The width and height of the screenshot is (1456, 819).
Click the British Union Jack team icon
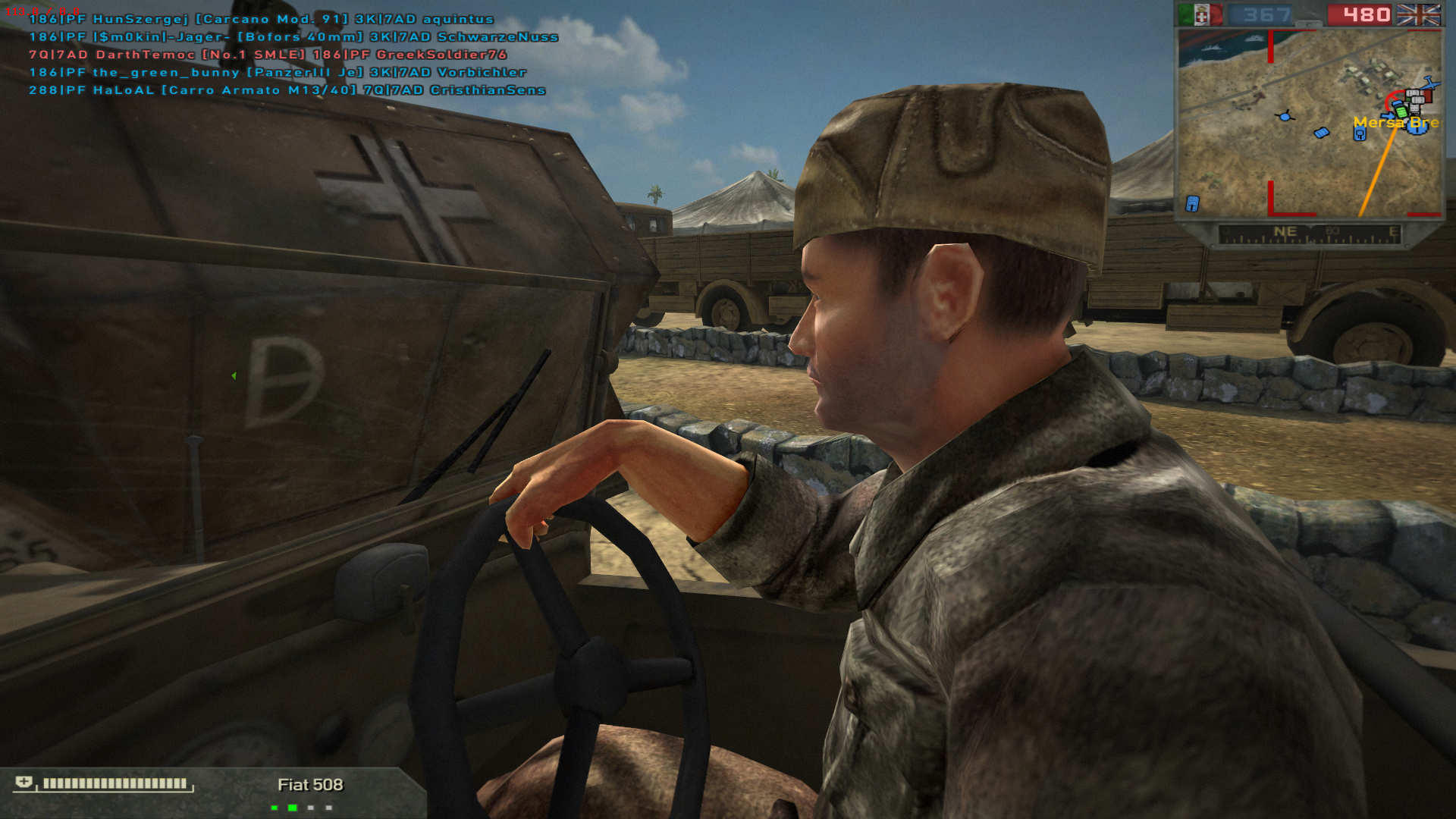[x=1418, y=15]
